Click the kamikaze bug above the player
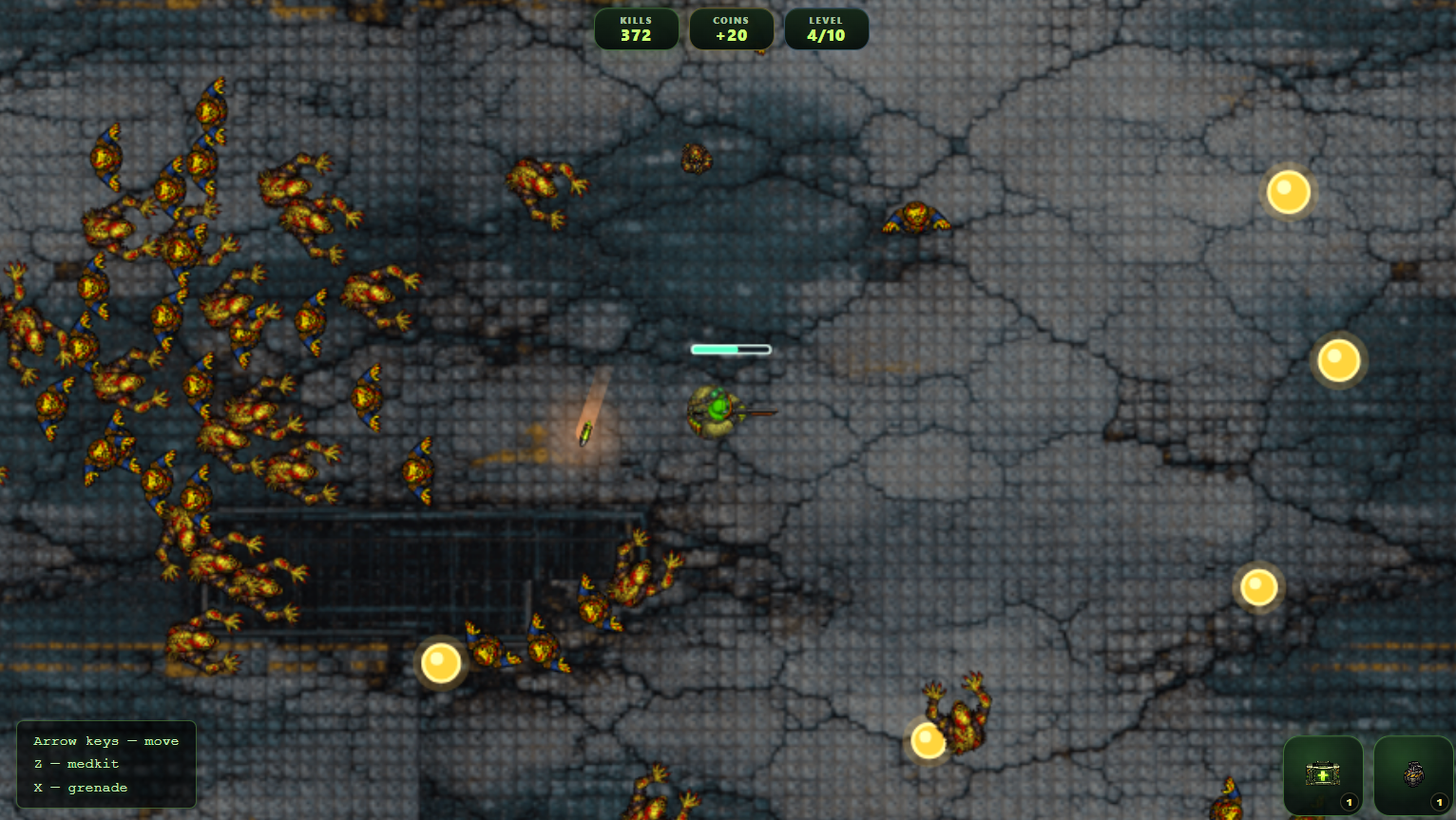The height and width of the screenshot is (820, 1456). [x=697, y=160]
